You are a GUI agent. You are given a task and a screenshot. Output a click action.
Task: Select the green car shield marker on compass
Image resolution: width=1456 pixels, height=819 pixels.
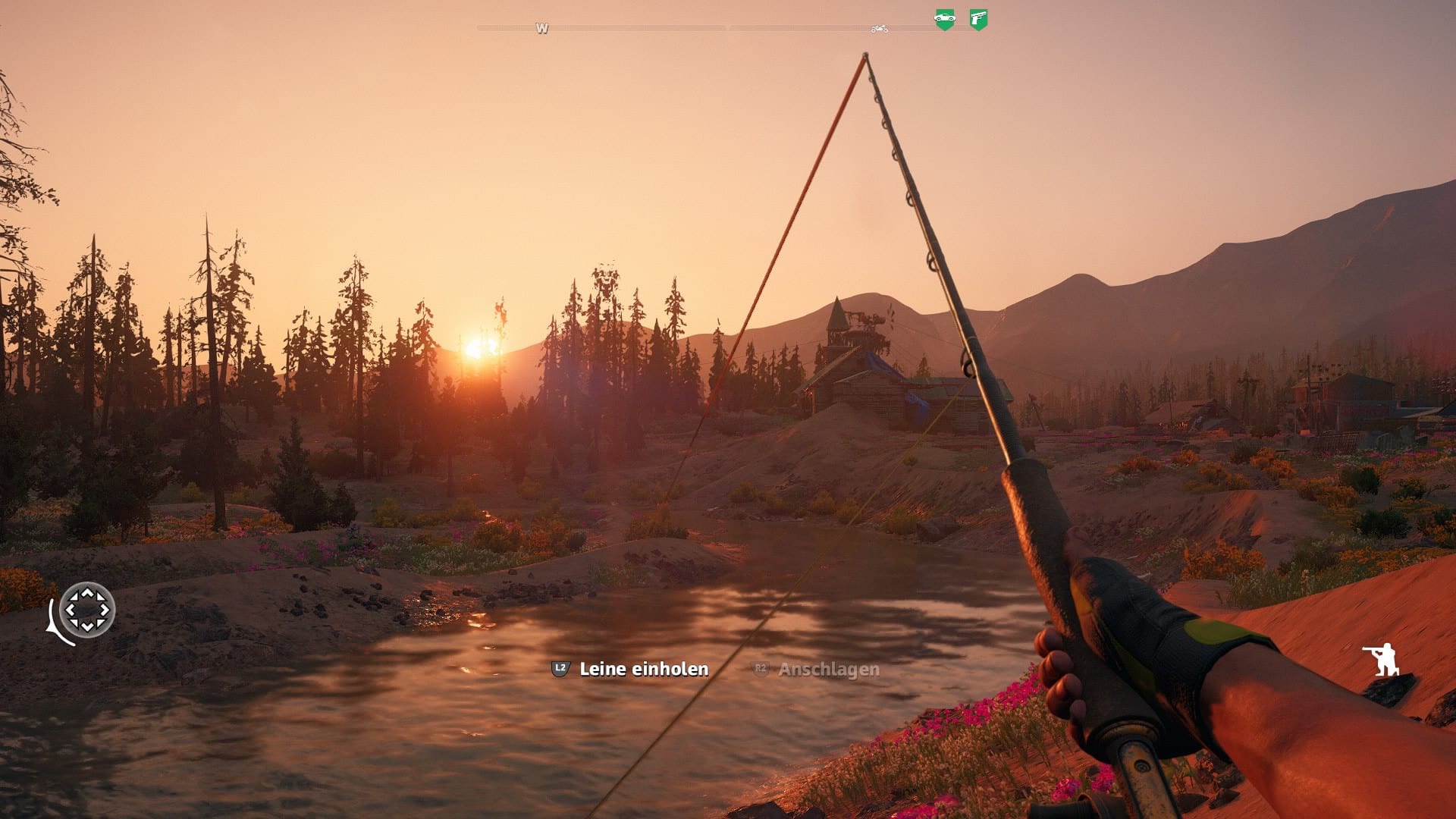[x=944, y=19]
